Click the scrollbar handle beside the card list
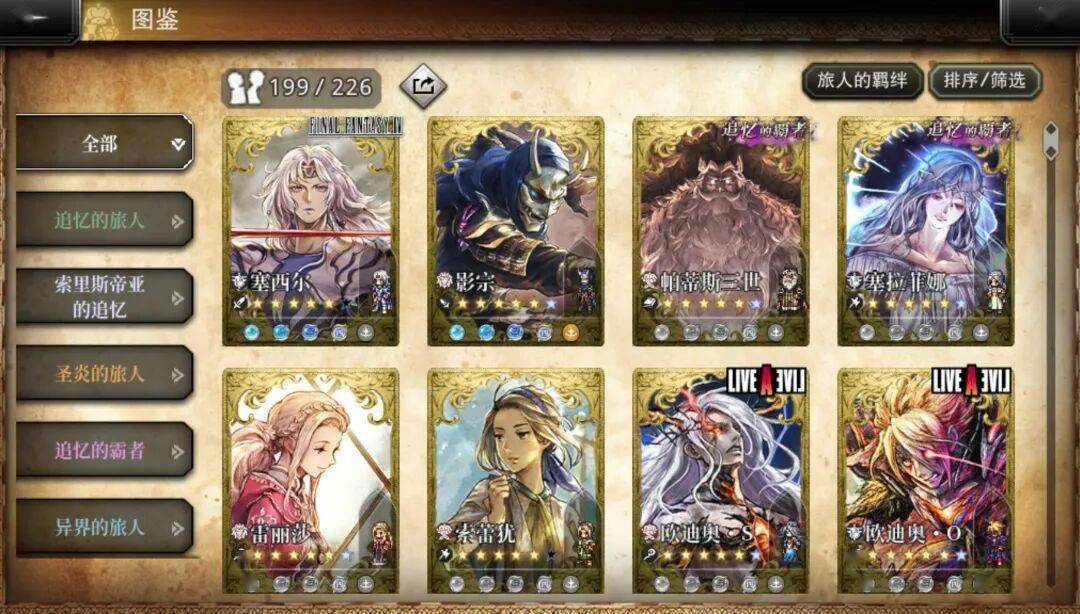This screenshot has width=1080, height=614. pos(1050,140)
